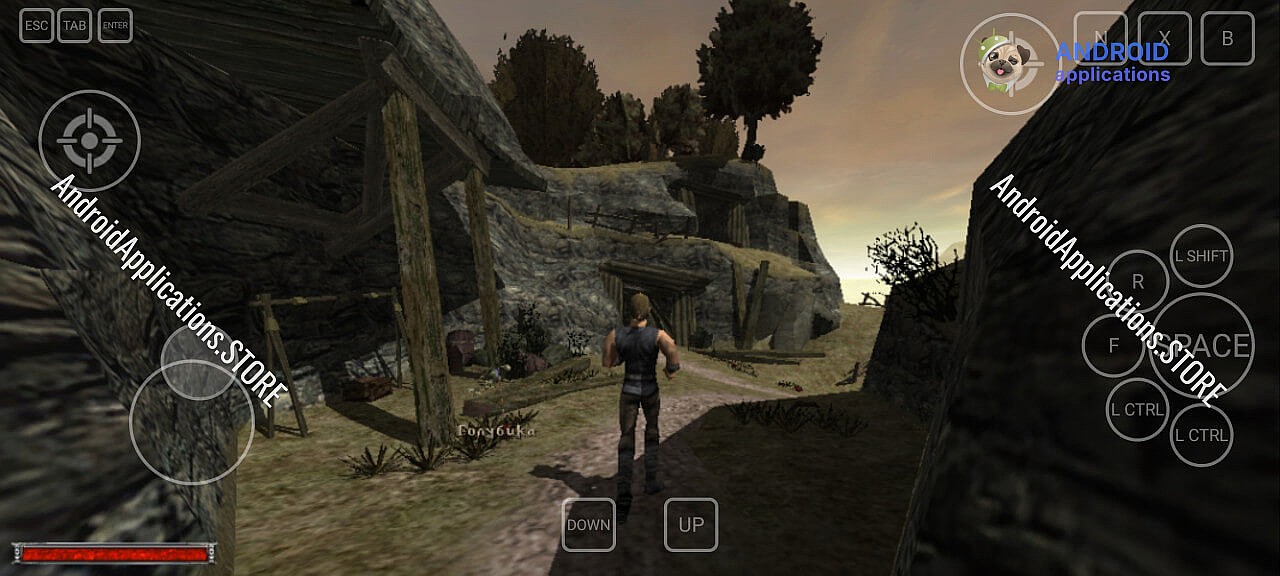Tap the L SHIFT round button
The height and width of the screenshot is (576, 1280).
(1201, 256)
